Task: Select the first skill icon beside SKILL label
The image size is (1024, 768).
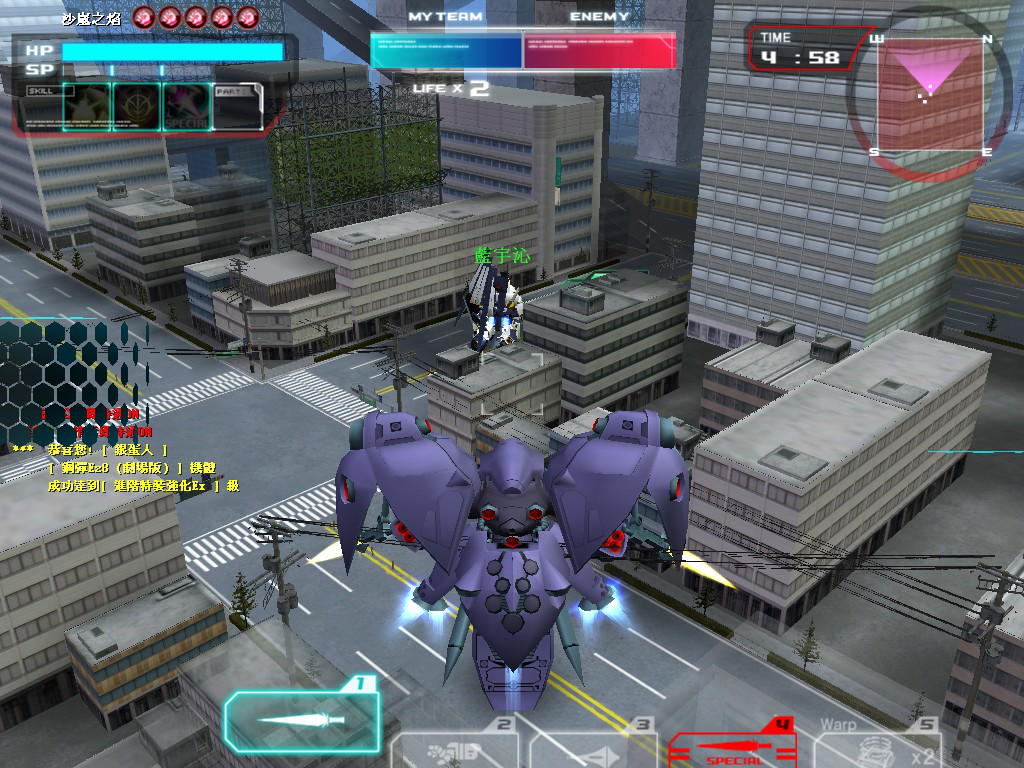Action: point(86,106)
